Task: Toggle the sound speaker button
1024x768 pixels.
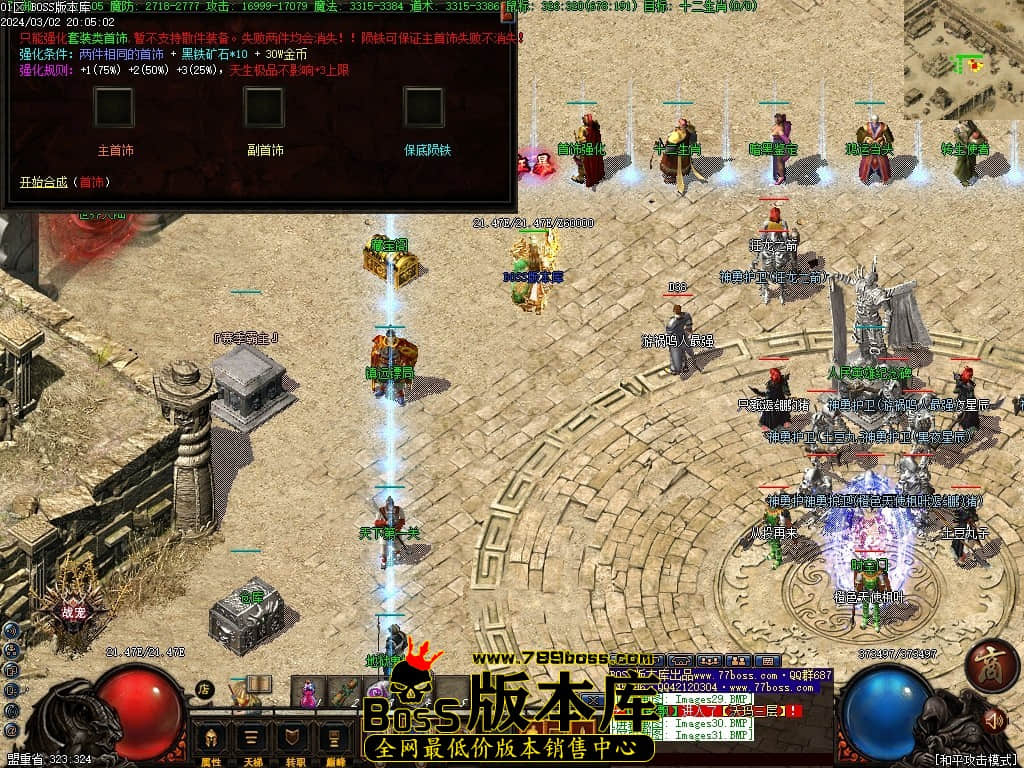Action: [993, 719]
